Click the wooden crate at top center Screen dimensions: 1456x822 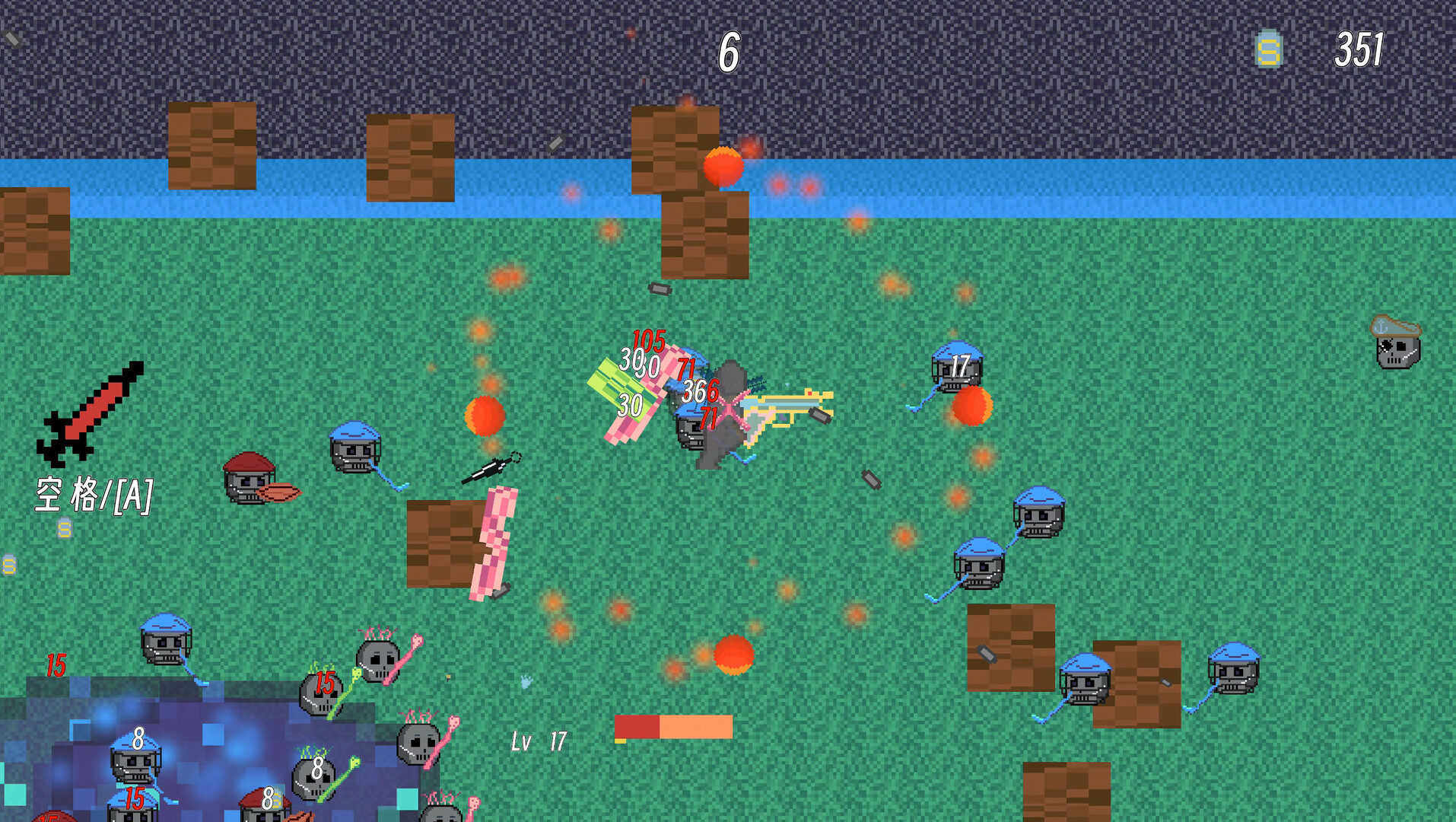tap(676, 148)
